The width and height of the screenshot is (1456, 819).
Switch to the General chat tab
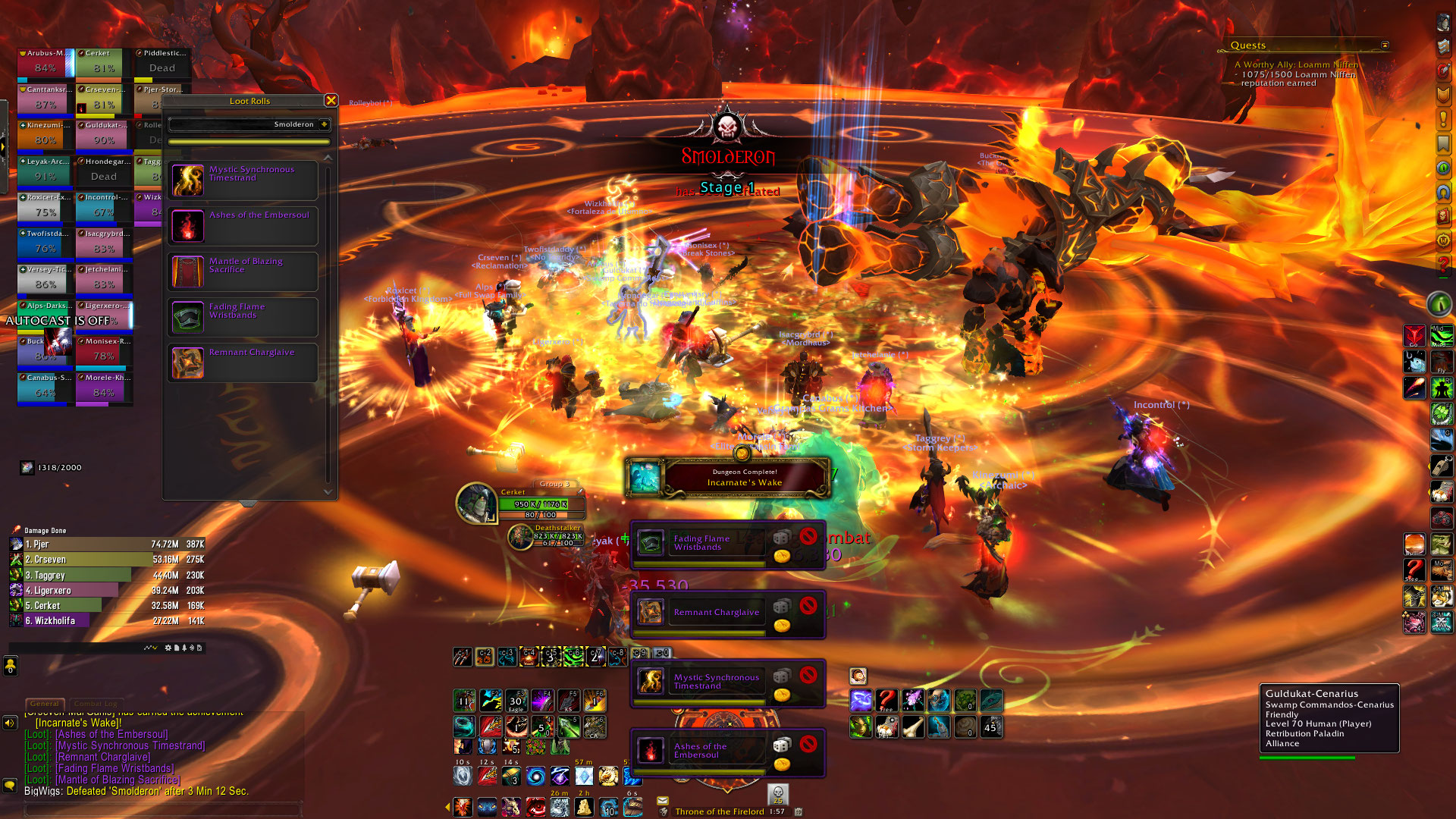click(x=45, y=704)
